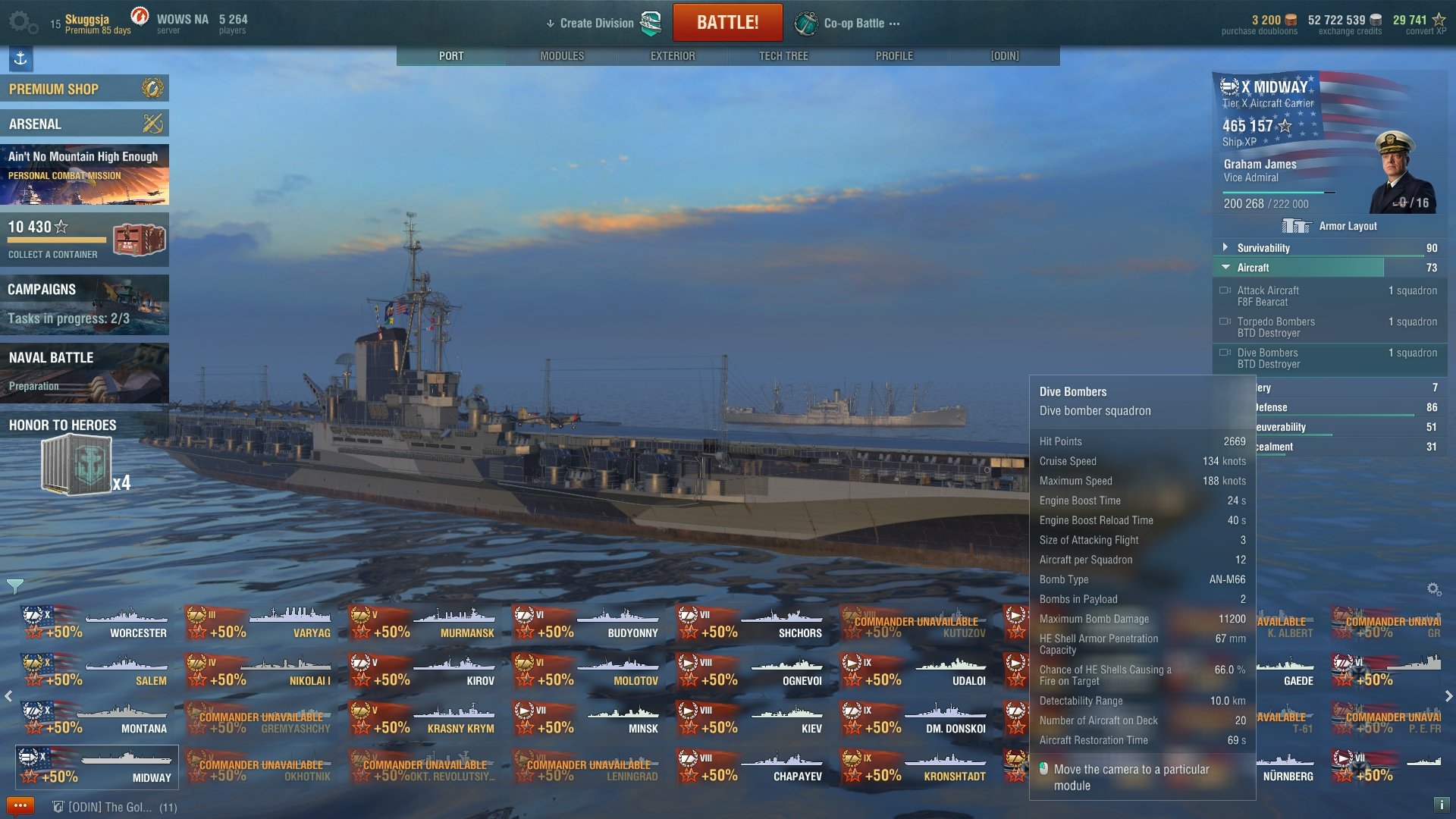Open the ship carousel filter funnel
This screenshot has height=819, width=1456.
(x=15, y=586)
